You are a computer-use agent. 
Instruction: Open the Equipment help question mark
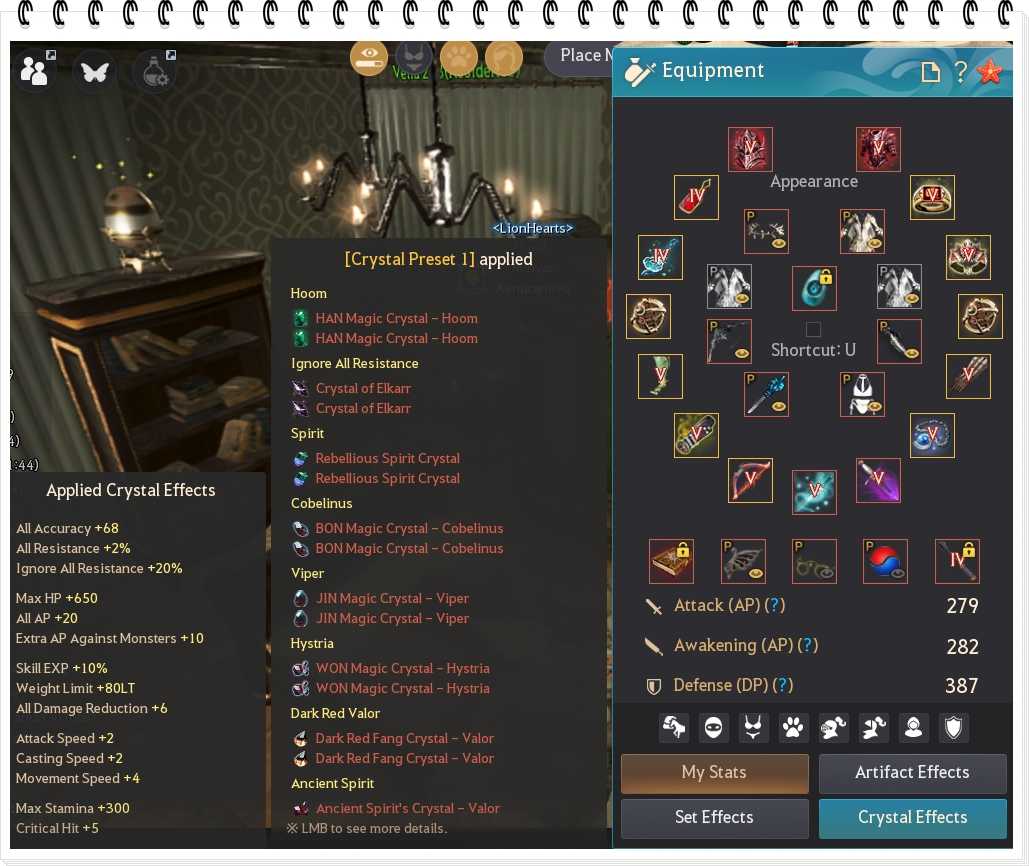960,71
